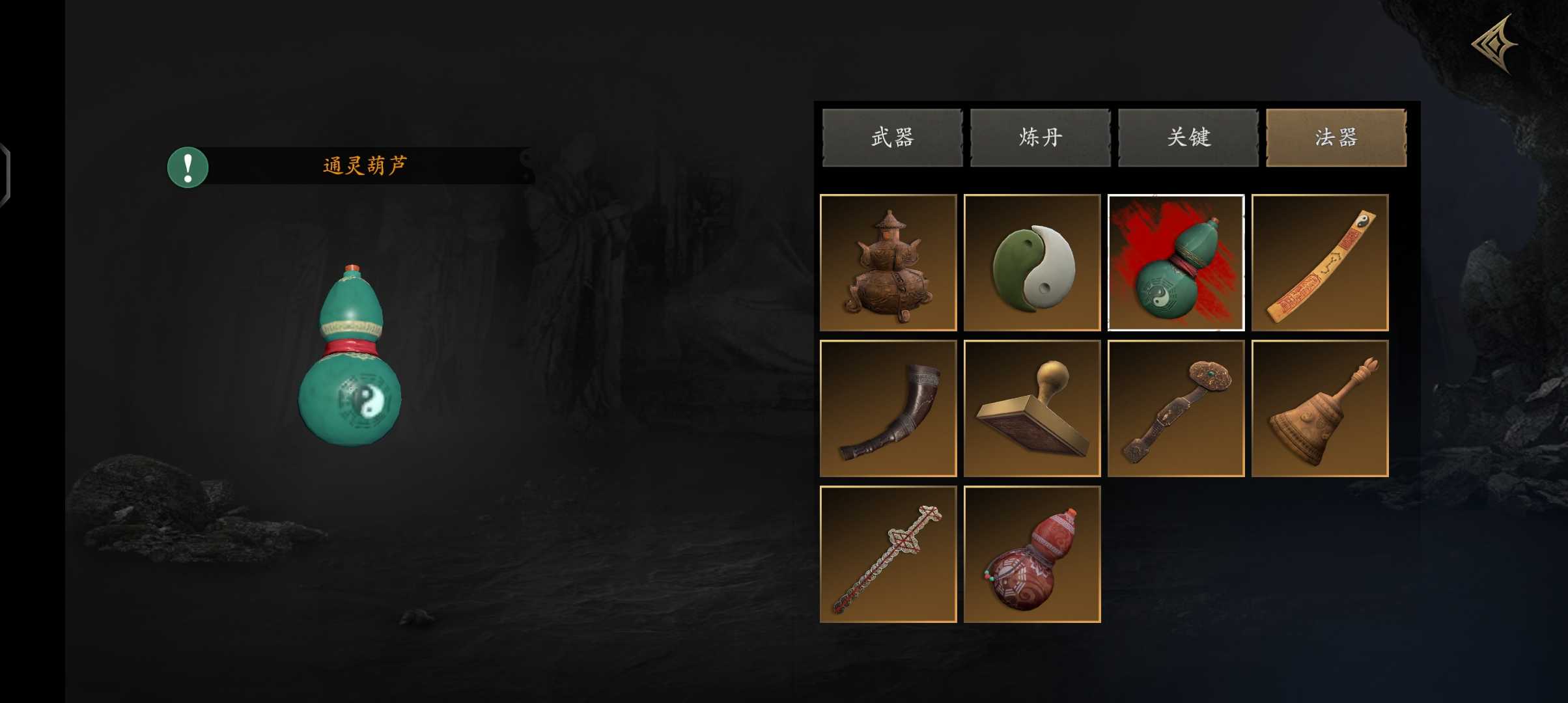Screen dimensions: 1568x703
Task: Choose the yellow paper talisman strip
Action: 1320,262
